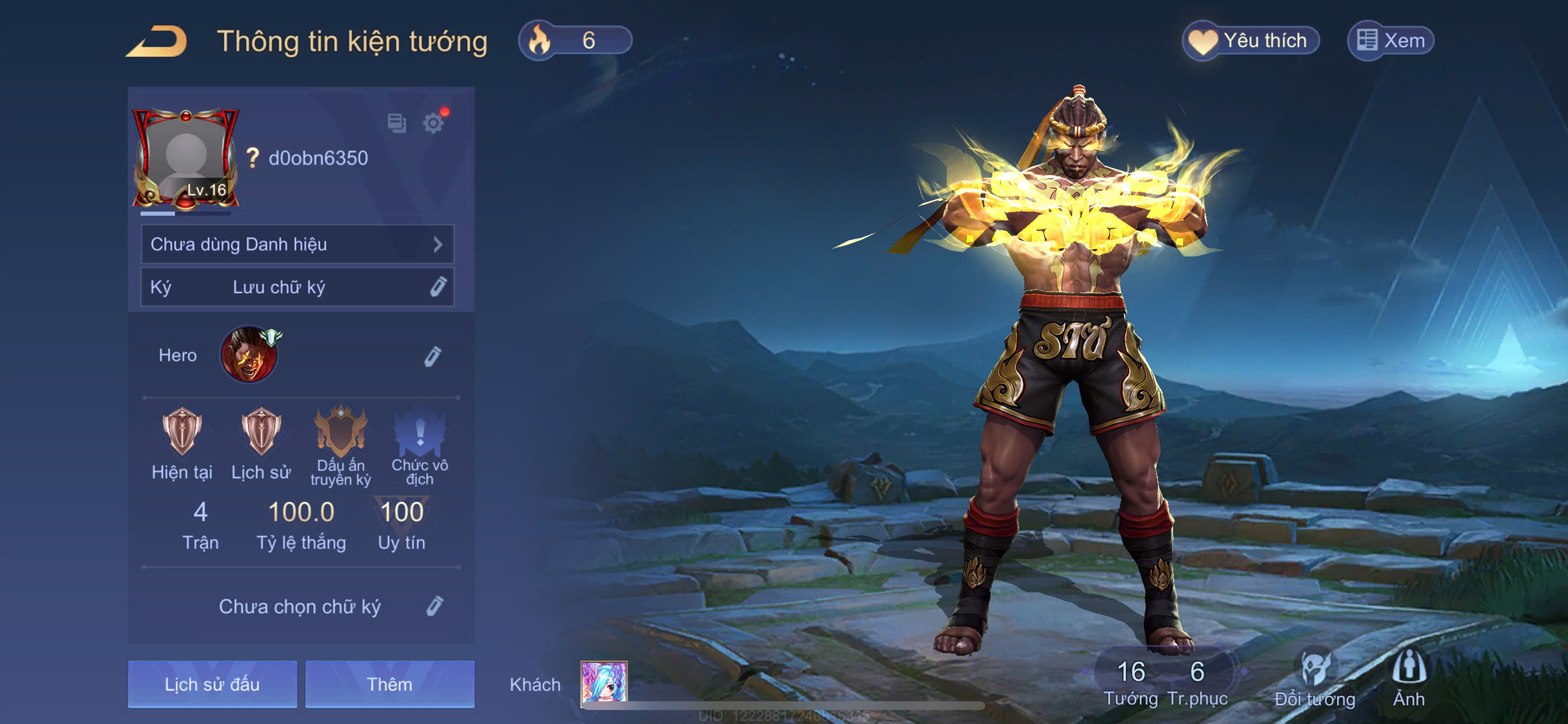Image resolution: width=1568 pixels, height=724 pixels.
Task: Open the Chức vô địch badge
Action: click(419, 431)
